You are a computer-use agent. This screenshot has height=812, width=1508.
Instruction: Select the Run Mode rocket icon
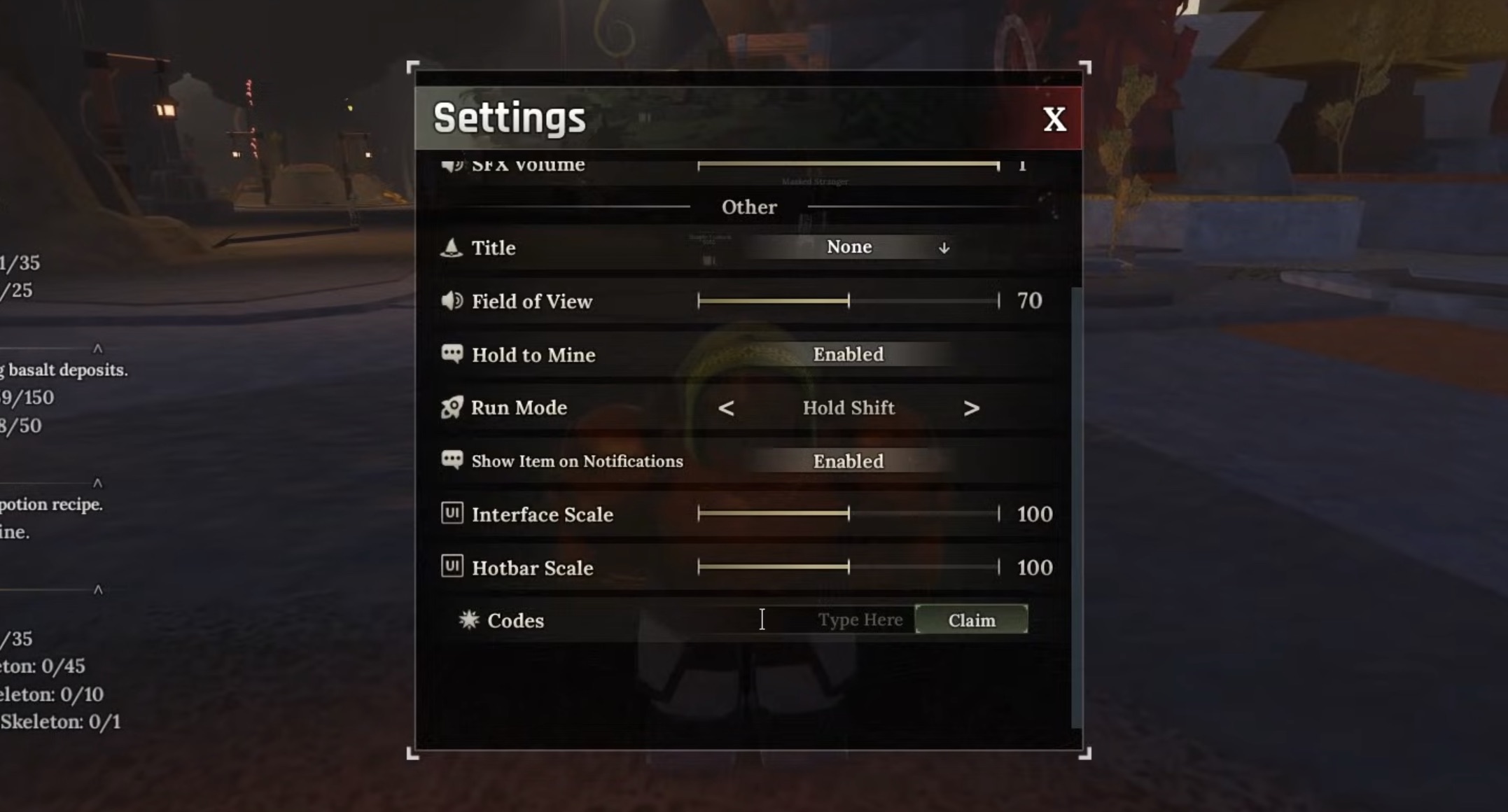point(452,407)
